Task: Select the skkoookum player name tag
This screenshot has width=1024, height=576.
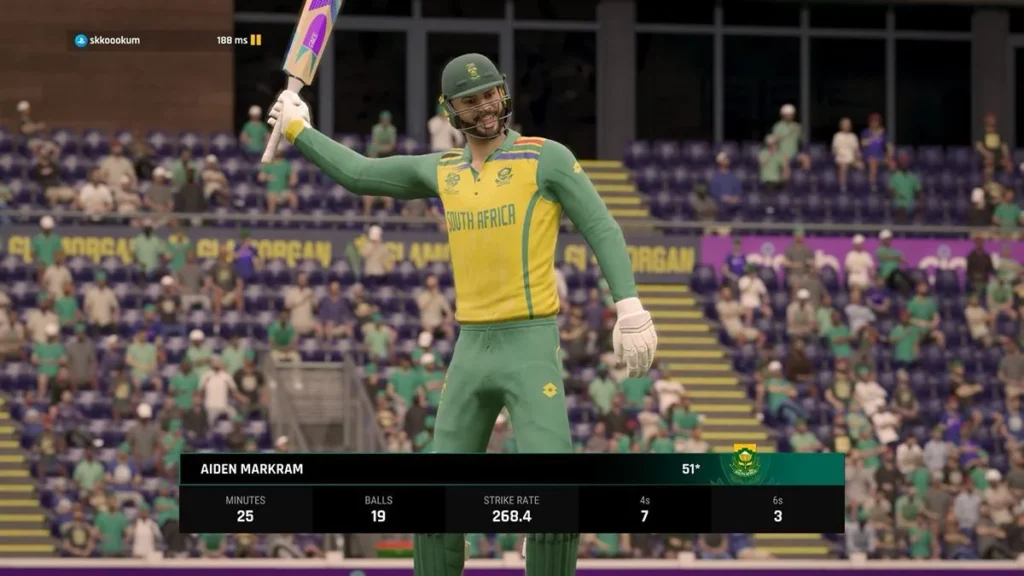Action: pos(114,40)
